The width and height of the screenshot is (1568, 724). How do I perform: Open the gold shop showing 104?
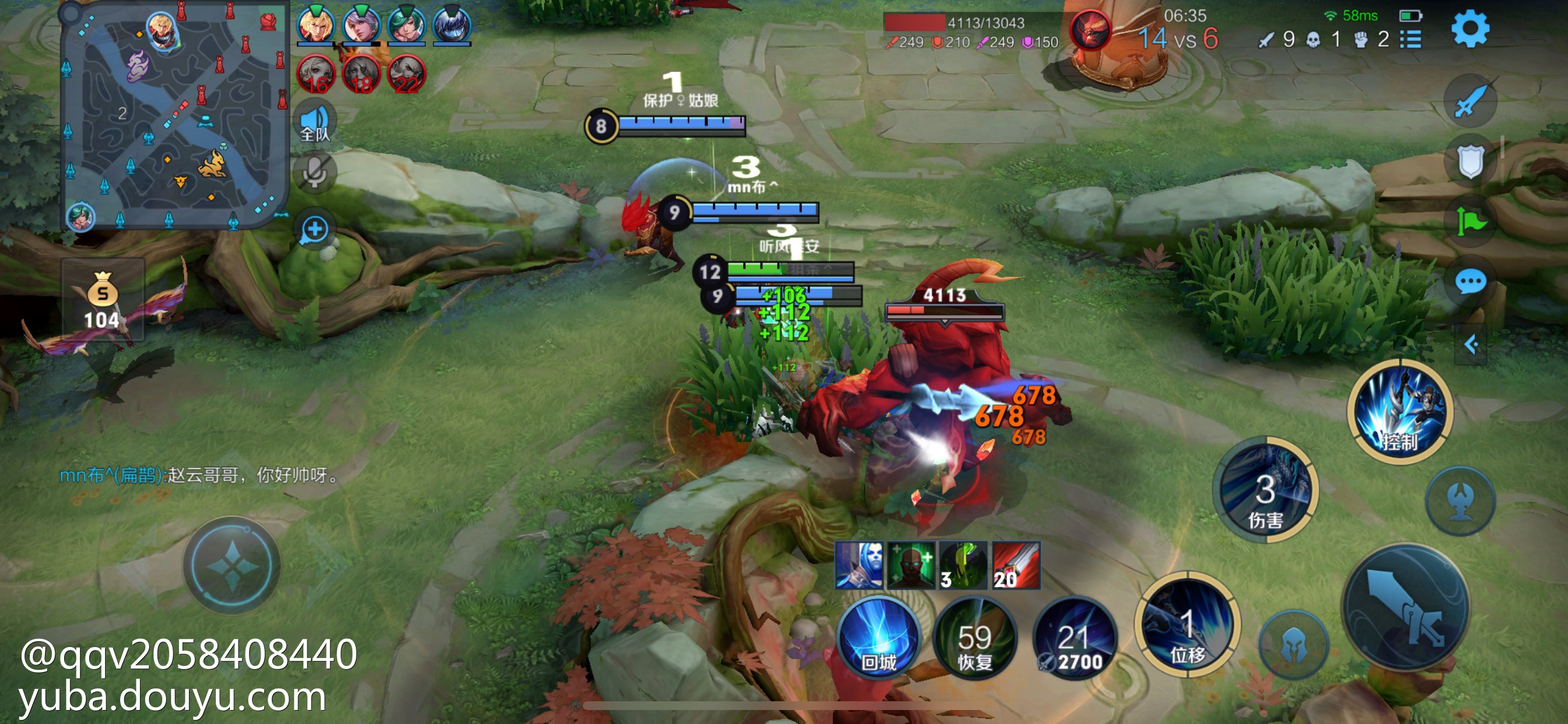[102, 299]
